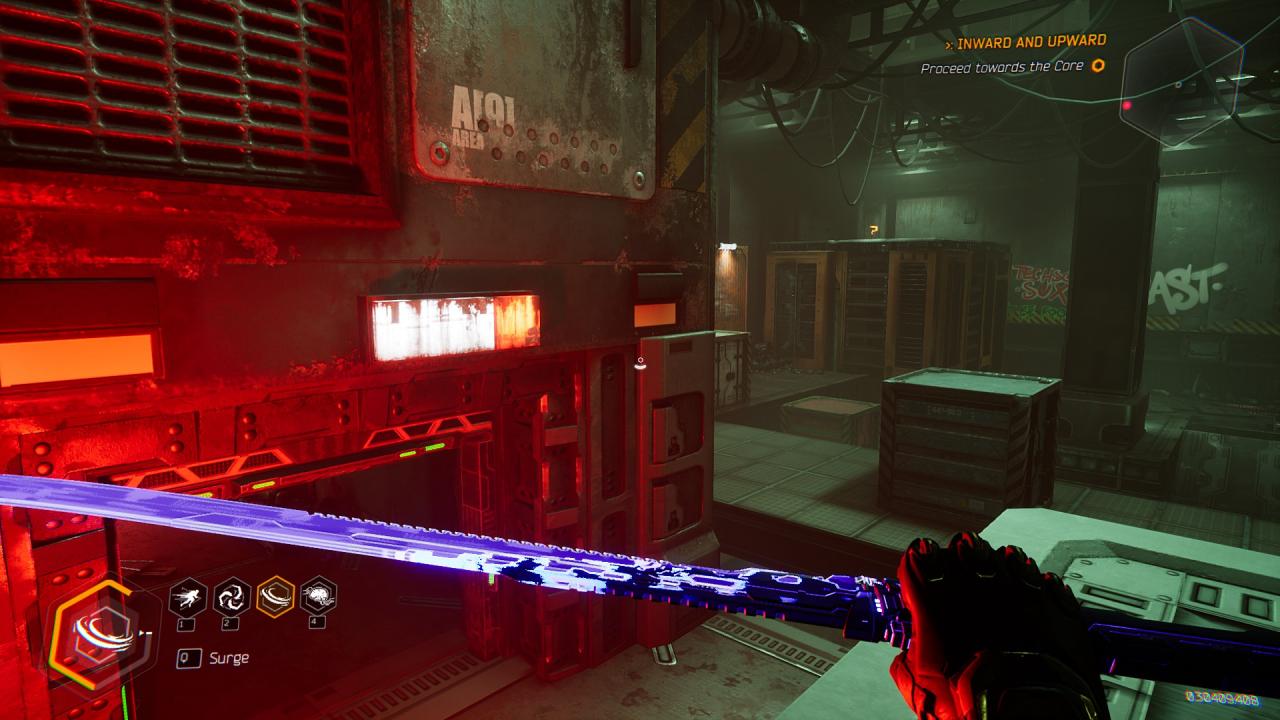Choose the Tempest swirl ability icon
Screen dimensions: 1280x720
click(x=232, y=597)
